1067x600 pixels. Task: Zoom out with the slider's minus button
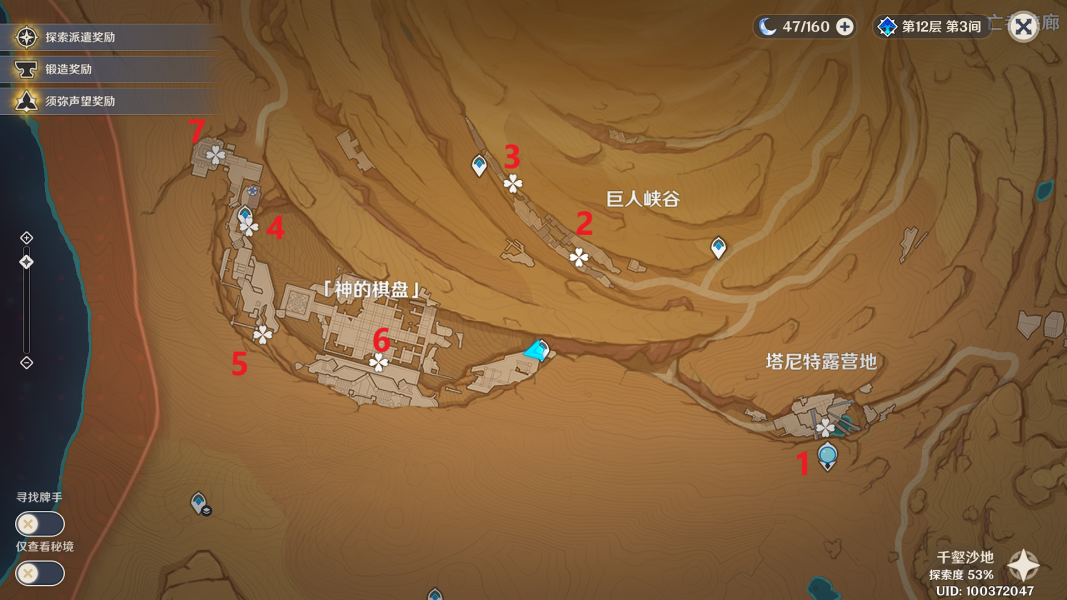tap(27, 362)
